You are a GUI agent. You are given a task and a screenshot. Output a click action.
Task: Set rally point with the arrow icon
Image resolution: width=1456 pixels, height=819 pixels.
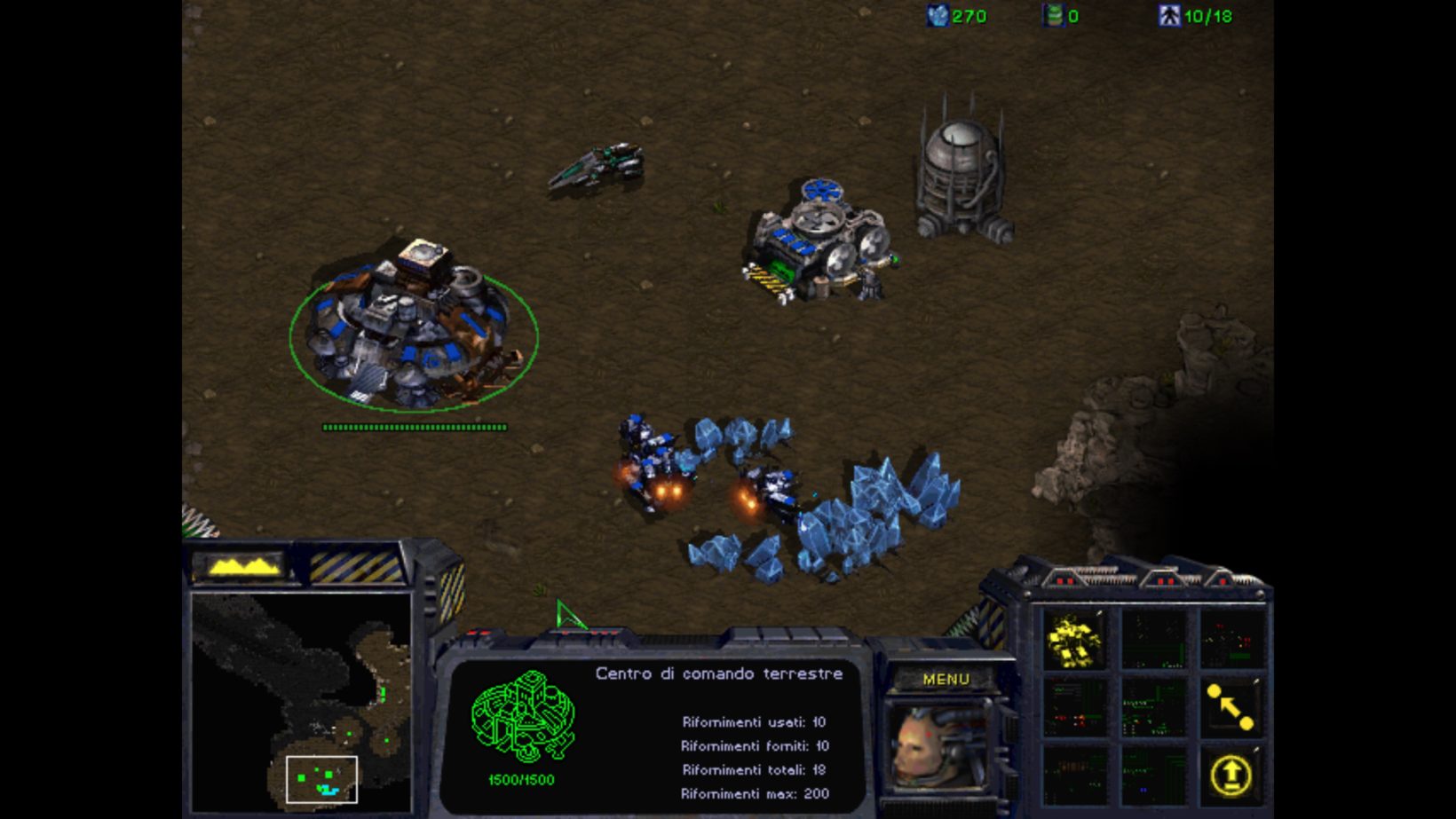point(1230,706)
